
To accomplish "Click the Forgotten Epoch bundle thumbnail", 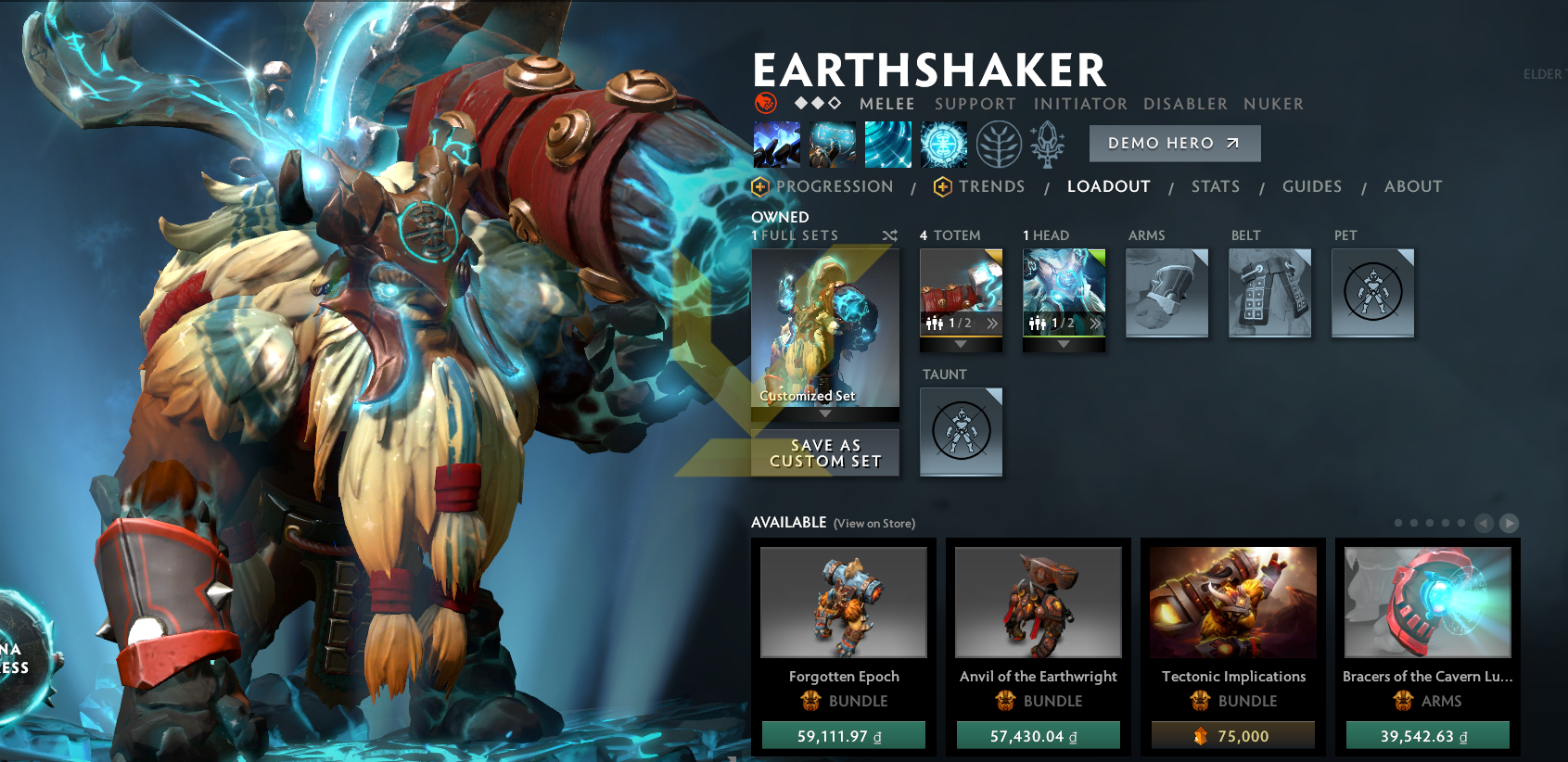I will click(843, 602).
